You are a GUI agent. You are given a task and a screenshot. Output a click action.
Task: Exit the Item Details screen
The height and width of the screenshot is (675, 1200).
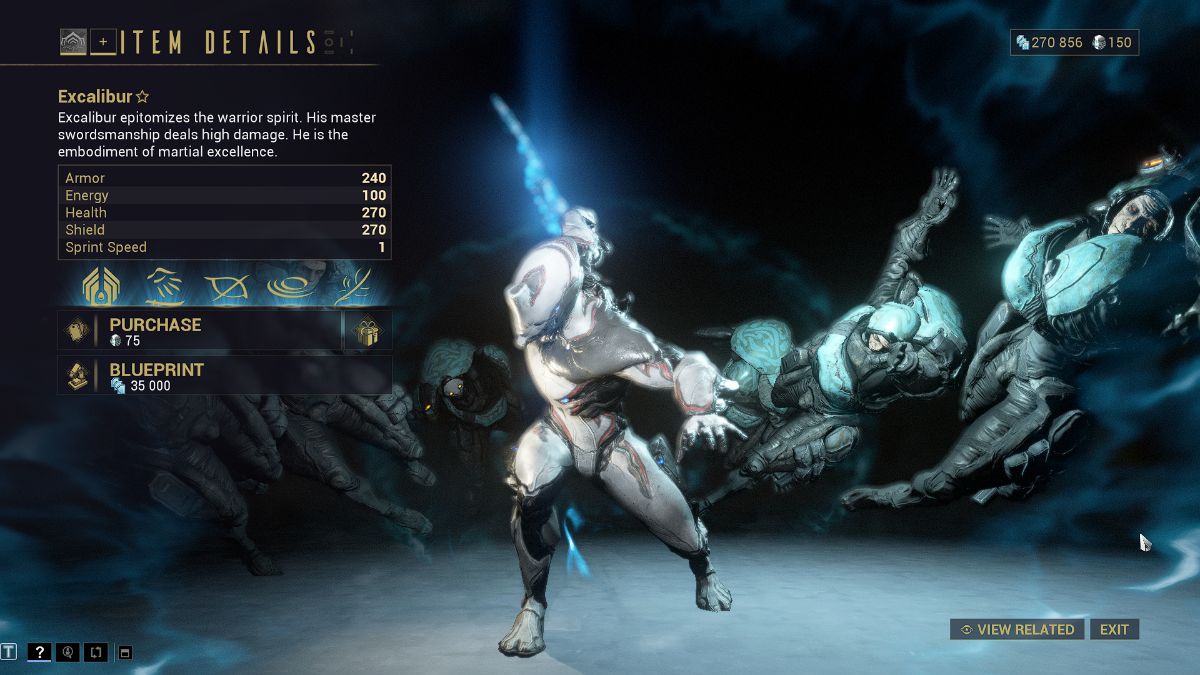1114,629
